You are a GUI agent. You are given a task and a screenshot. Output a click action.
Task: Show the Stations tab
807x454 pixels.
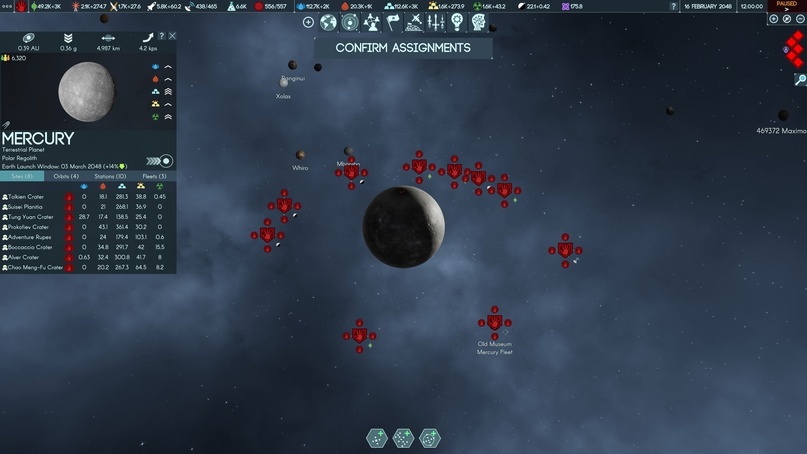110,176
